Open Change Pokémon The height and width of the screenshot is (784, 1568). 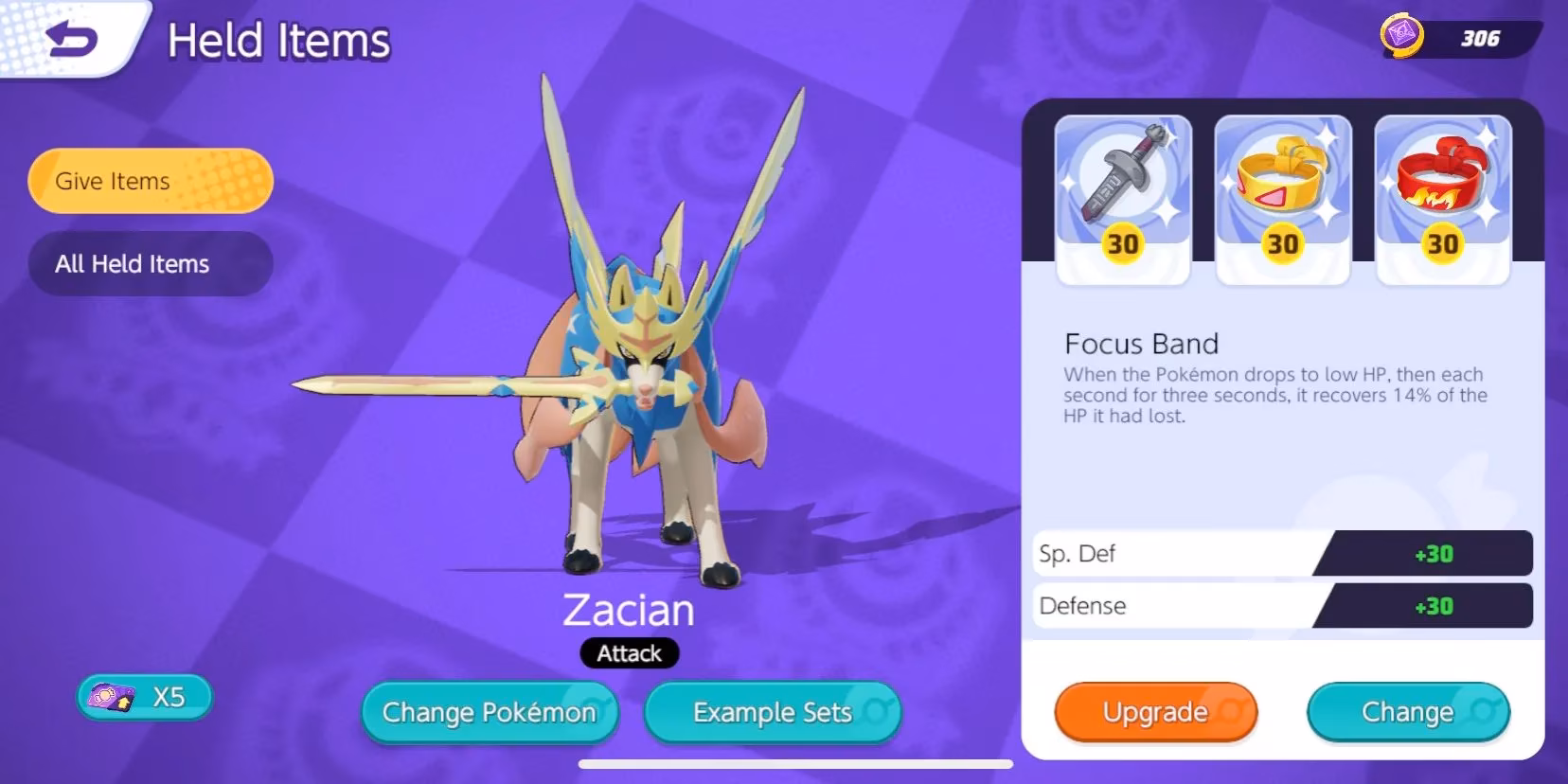click(x=489, y=712)
